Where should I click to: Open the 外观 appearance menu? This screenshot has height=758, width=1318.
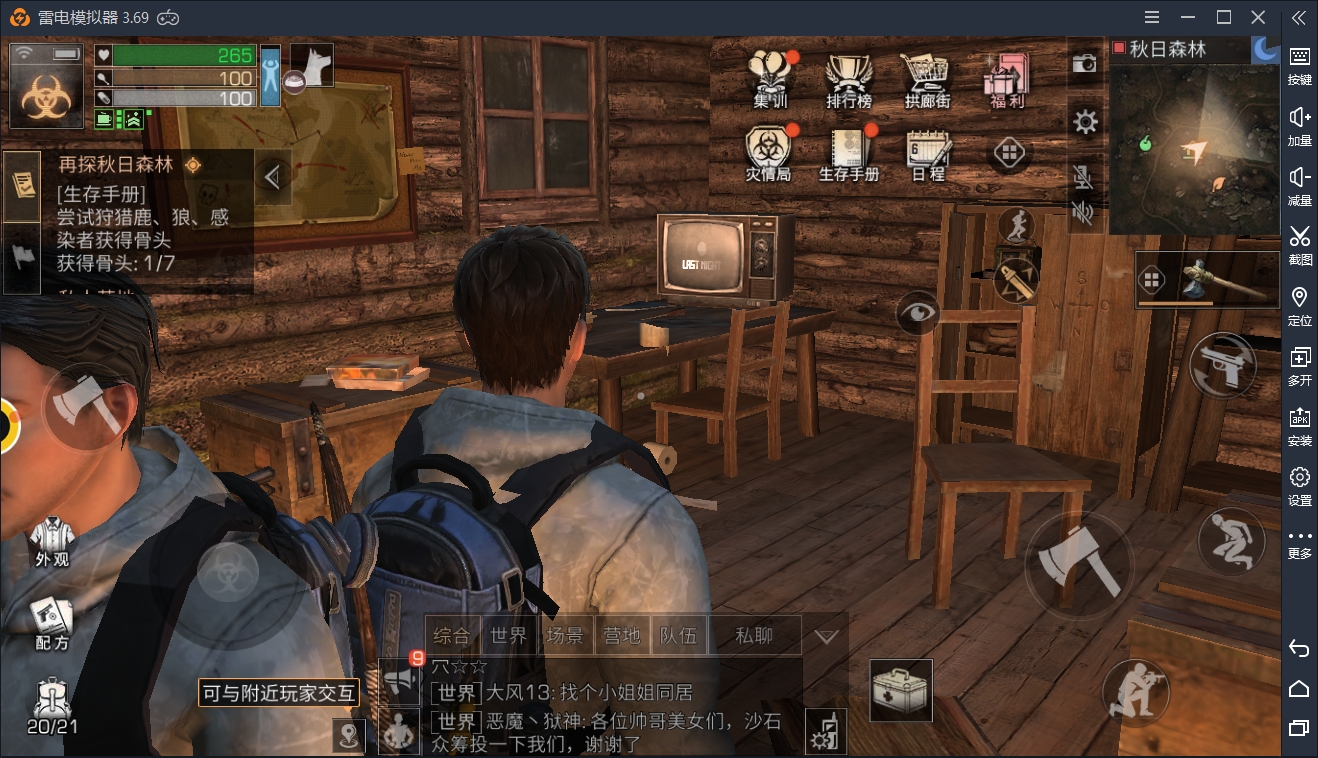(x=52, y=541)
